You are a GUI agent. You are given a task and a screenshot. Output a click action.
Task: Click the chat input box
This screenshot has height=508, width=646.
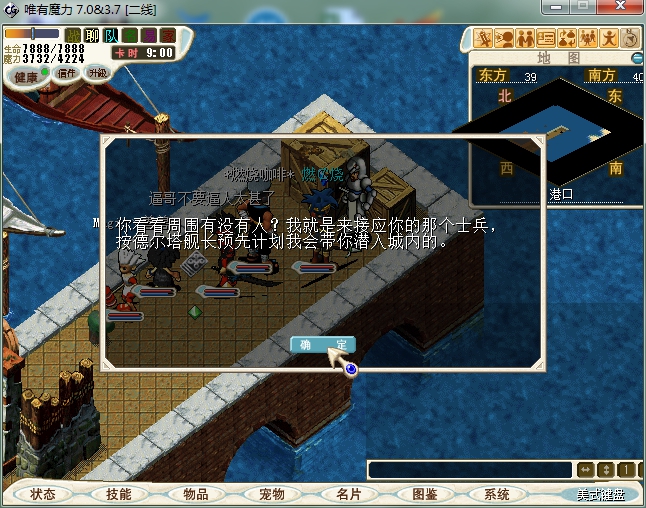[470, 470]
